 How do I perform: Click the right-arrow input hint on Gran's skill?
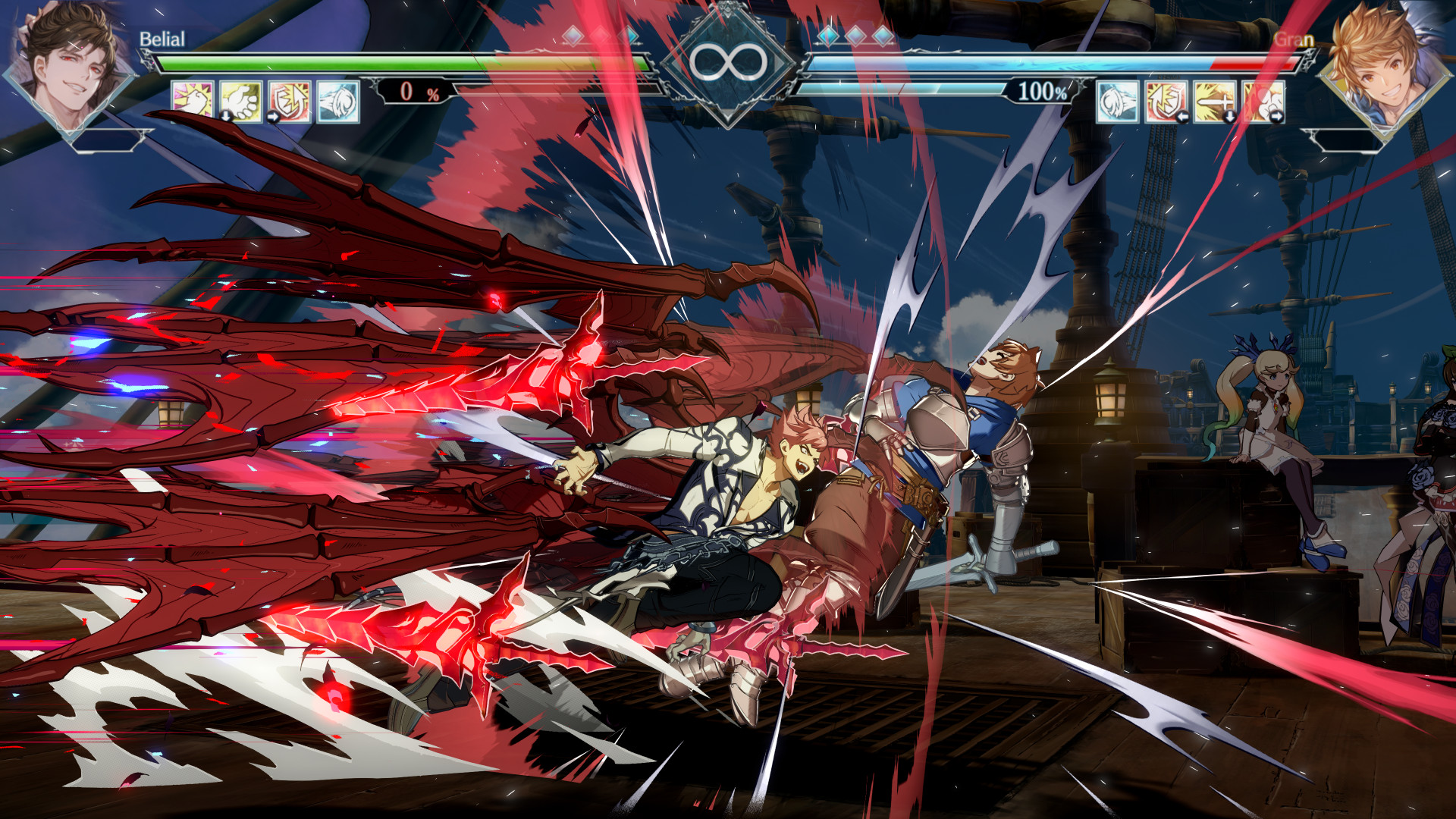pos(1277,116)
